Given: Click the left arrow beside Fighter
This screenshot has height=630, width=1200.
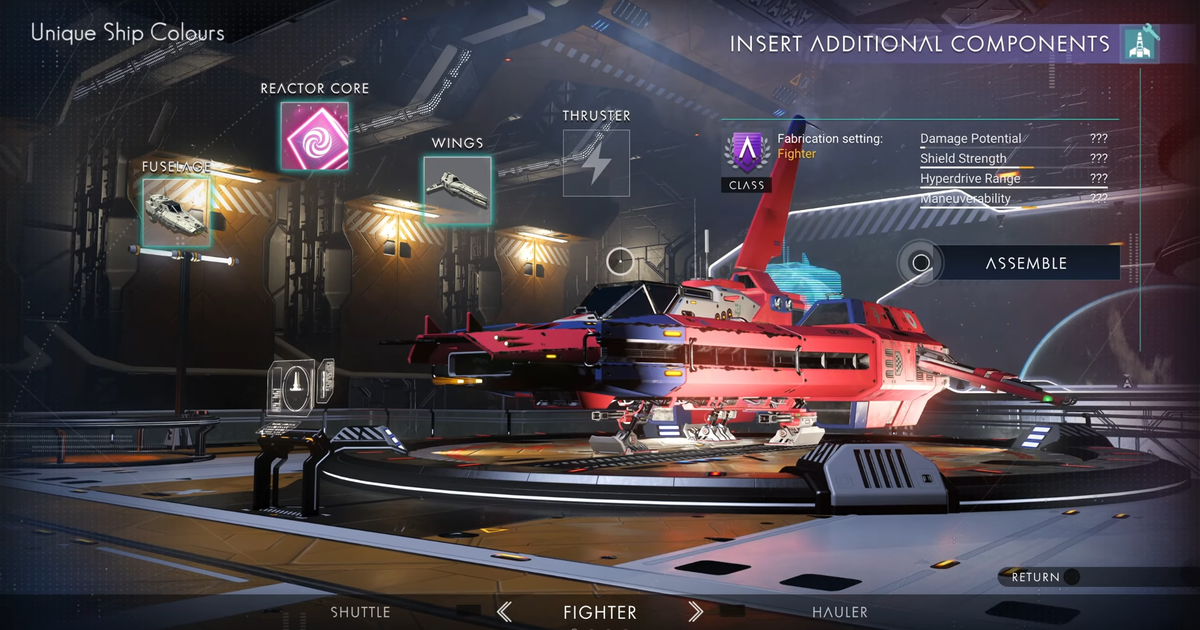Looking at the screenshot, I should tap(505, 612).
